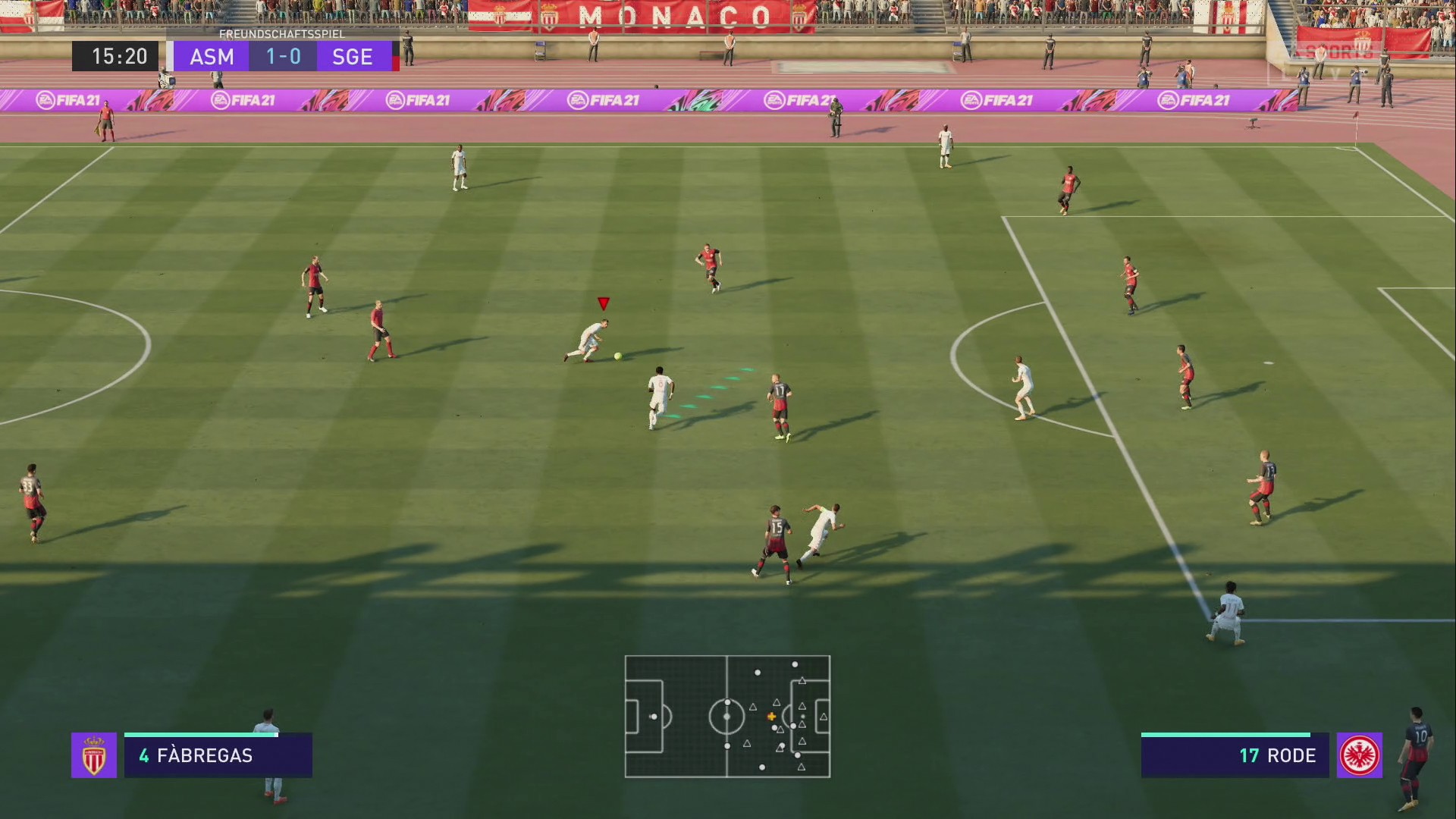
Task: Click the 17 Rode player name panel
Action: 1235,756
